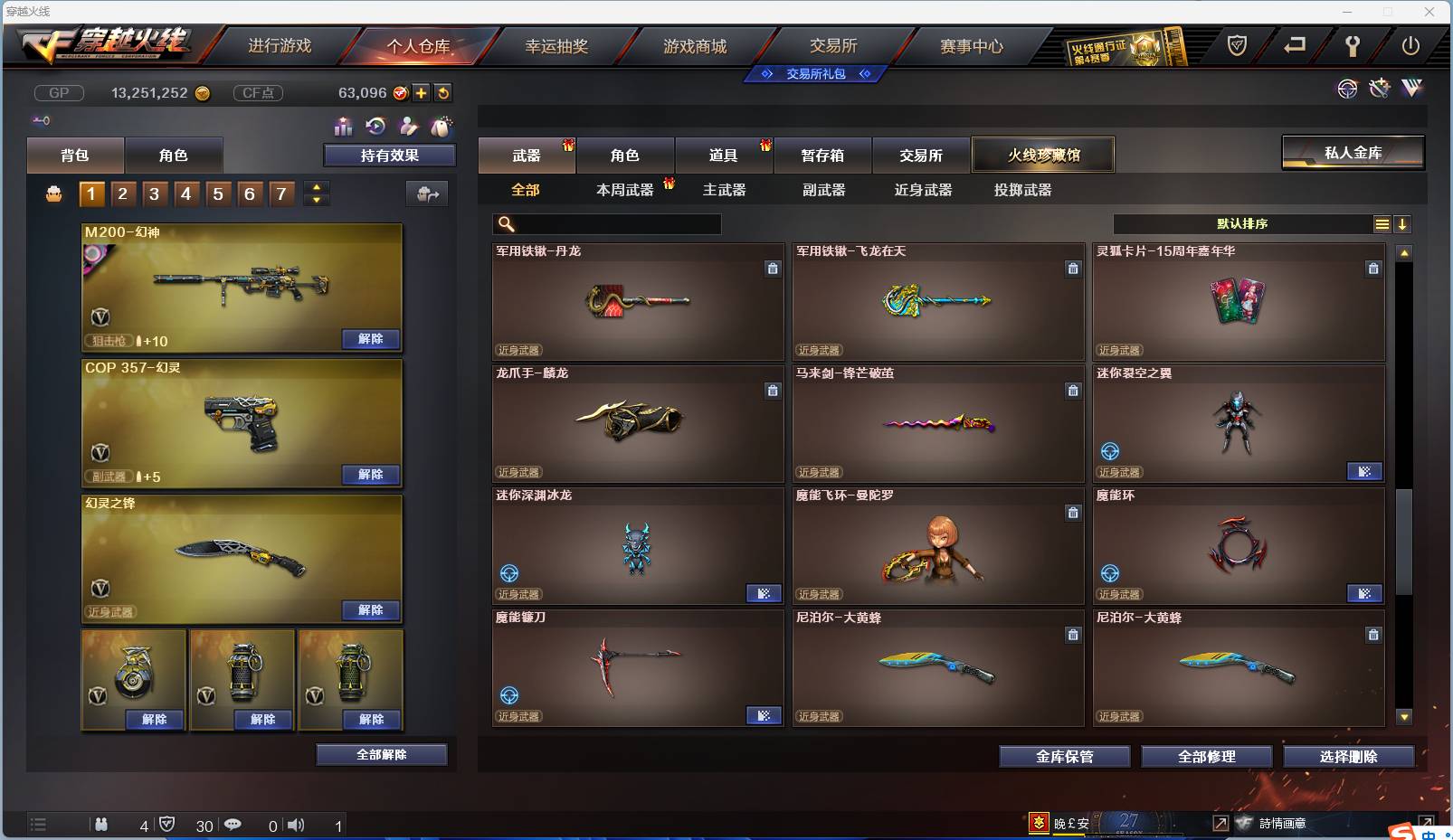Open the 幸运抽奖 menu at the top
This screenshot has width=1453, height=840.
coord(556,45)
